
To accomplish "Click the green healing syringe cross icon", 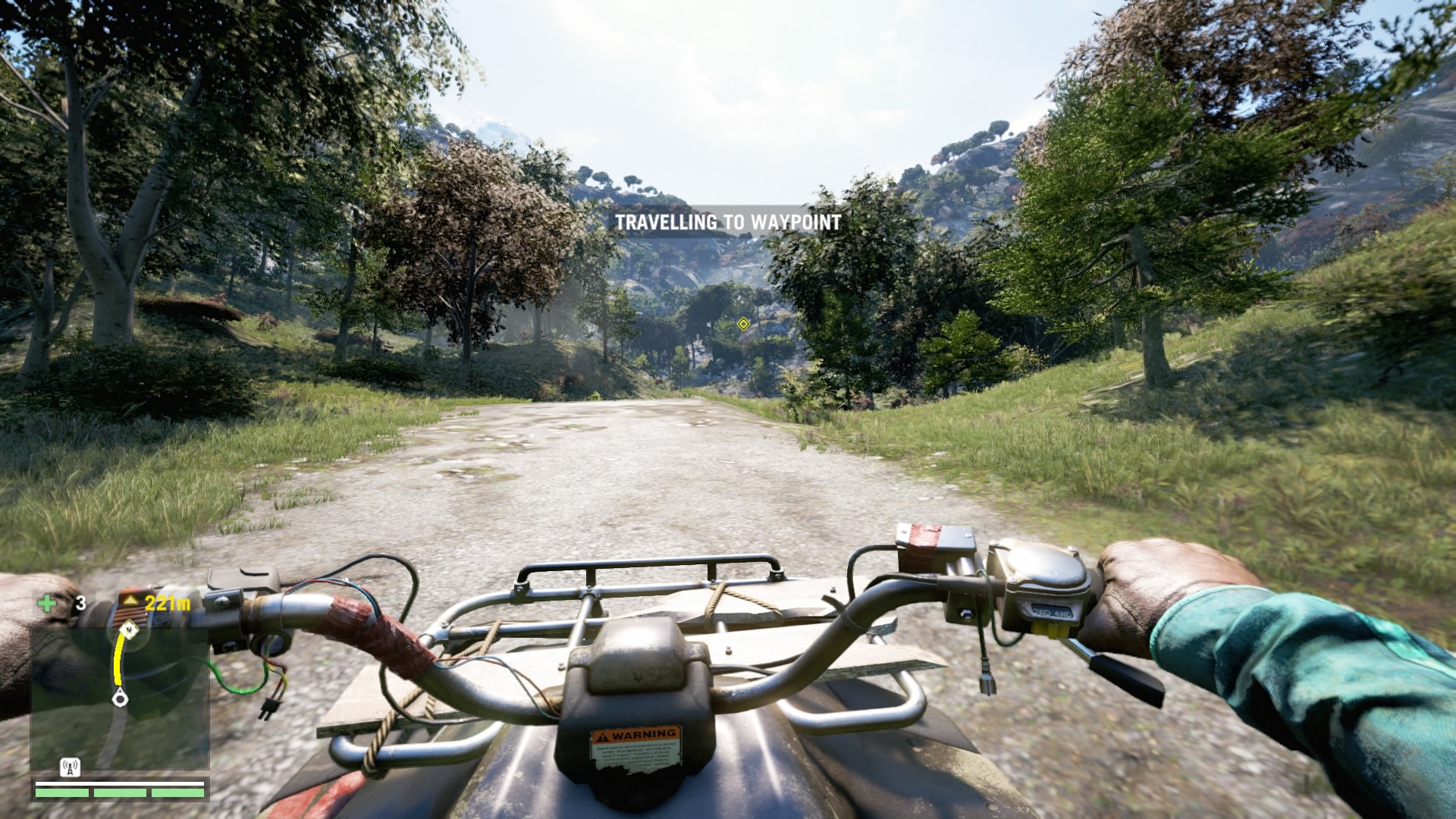I will [48, 604].
